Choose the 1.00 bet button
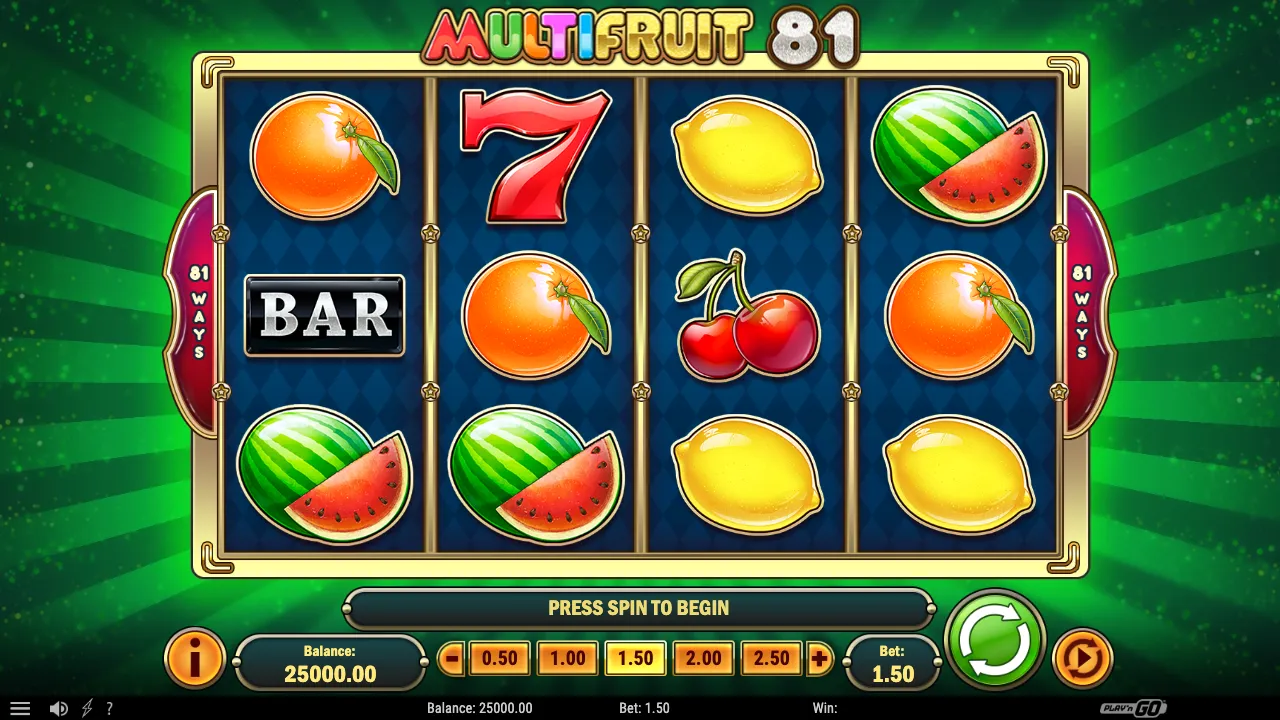Screen dimensions: 1280x720 pyautogui.click(x=567, y=658)
